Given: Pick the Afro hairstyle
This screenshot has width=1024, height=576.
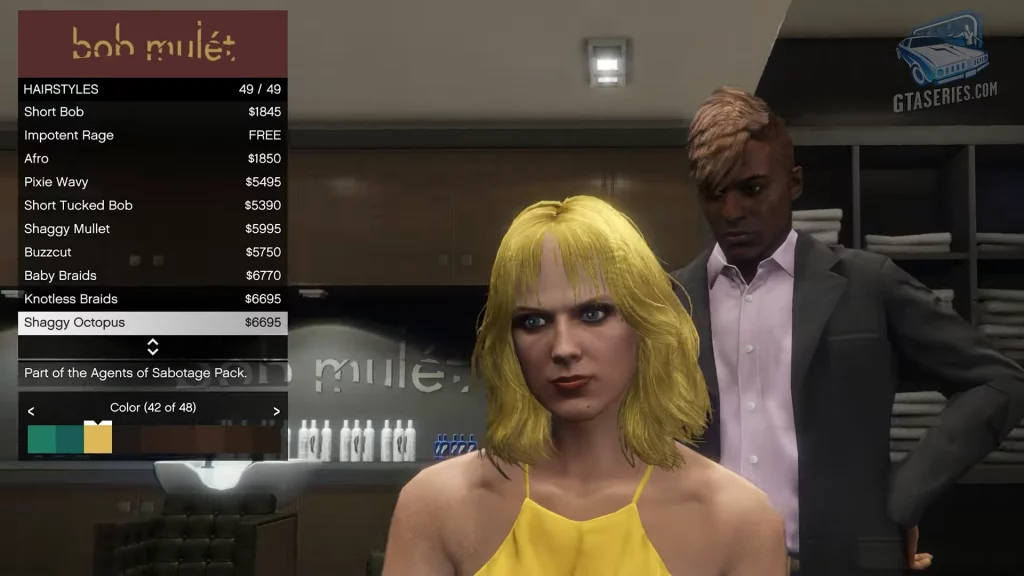Looking at the screenshot, I should click(152, 158).
